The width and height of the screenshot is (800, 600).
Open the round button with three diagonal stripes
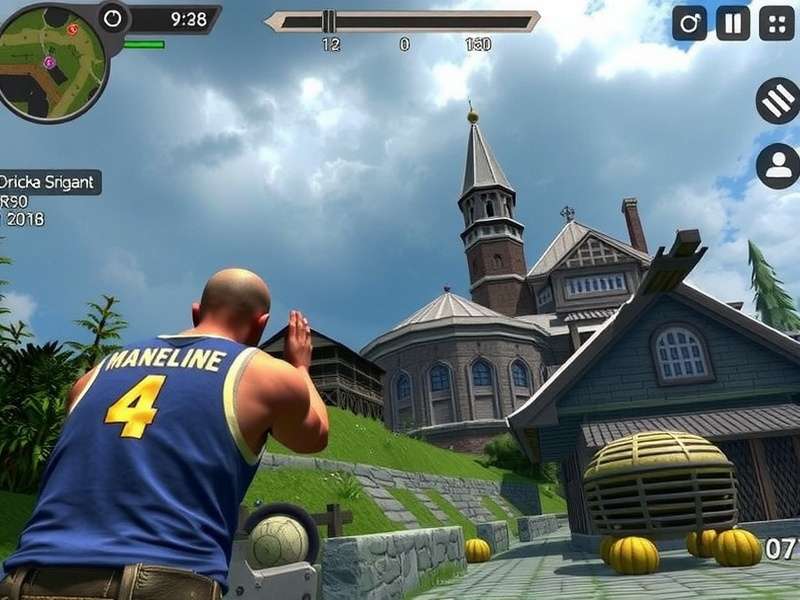pyautogui.click(x=777, y=101)
